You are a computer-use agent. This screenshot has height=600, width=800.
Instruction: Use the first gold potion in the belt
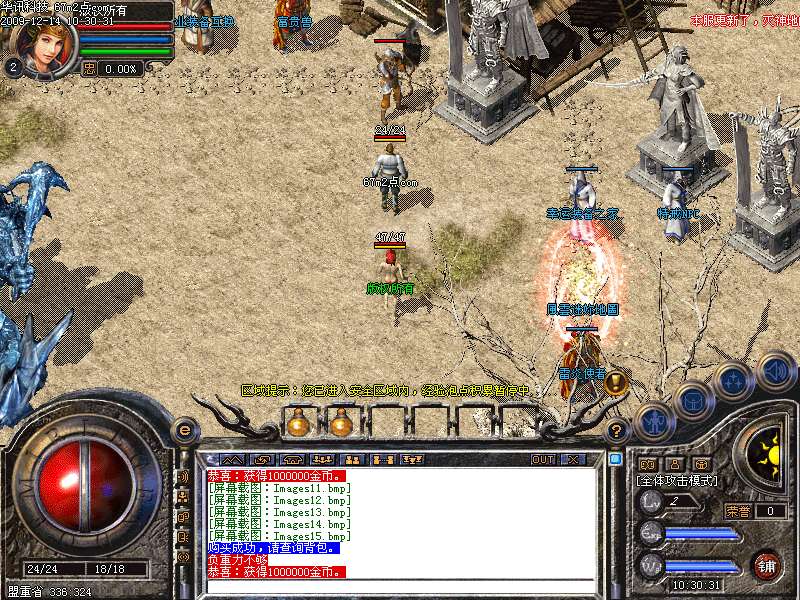pos(297,424)
